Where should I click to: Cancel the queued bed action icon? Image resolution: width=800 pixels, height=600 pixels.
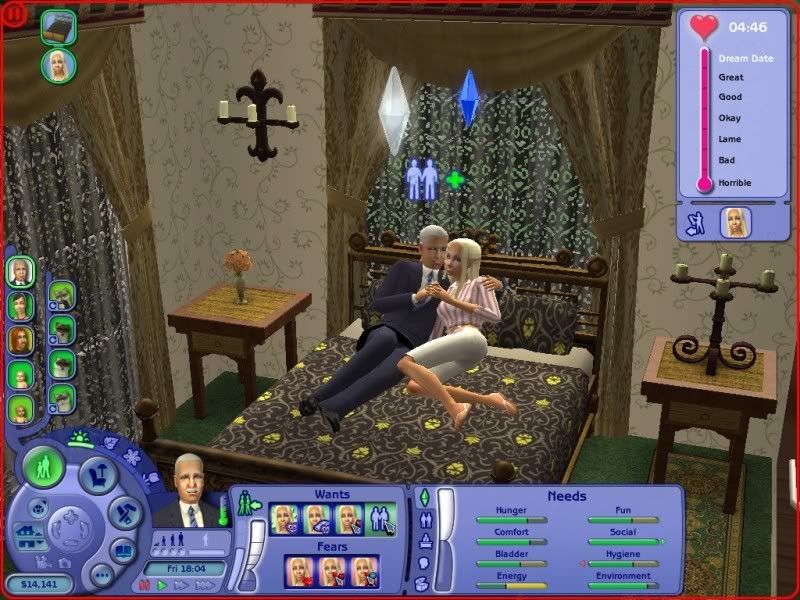coord(59,26)
